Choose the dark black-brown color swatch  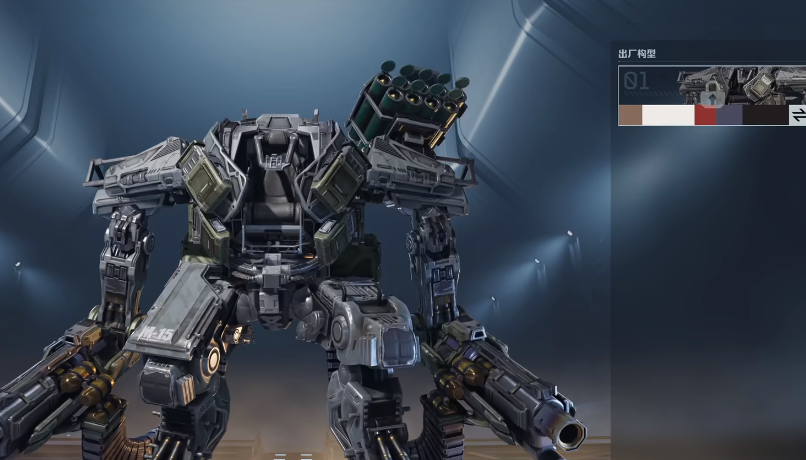point(765,116)
